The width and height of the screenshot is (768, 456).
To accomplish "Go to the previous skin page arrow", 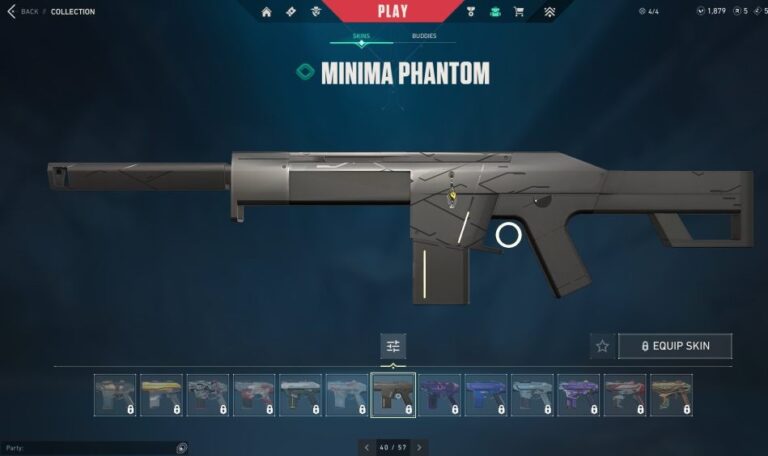I will click(x=367, y=447).
